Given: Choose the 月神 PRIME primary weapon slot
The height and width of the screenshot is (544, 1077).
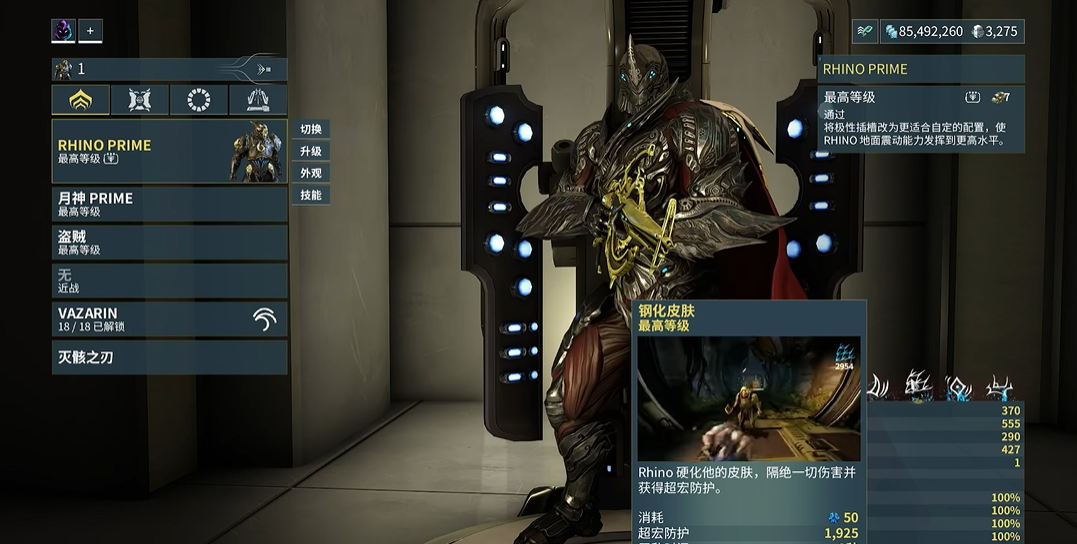Looking at the screenshot, I should (x=169, y=204).
